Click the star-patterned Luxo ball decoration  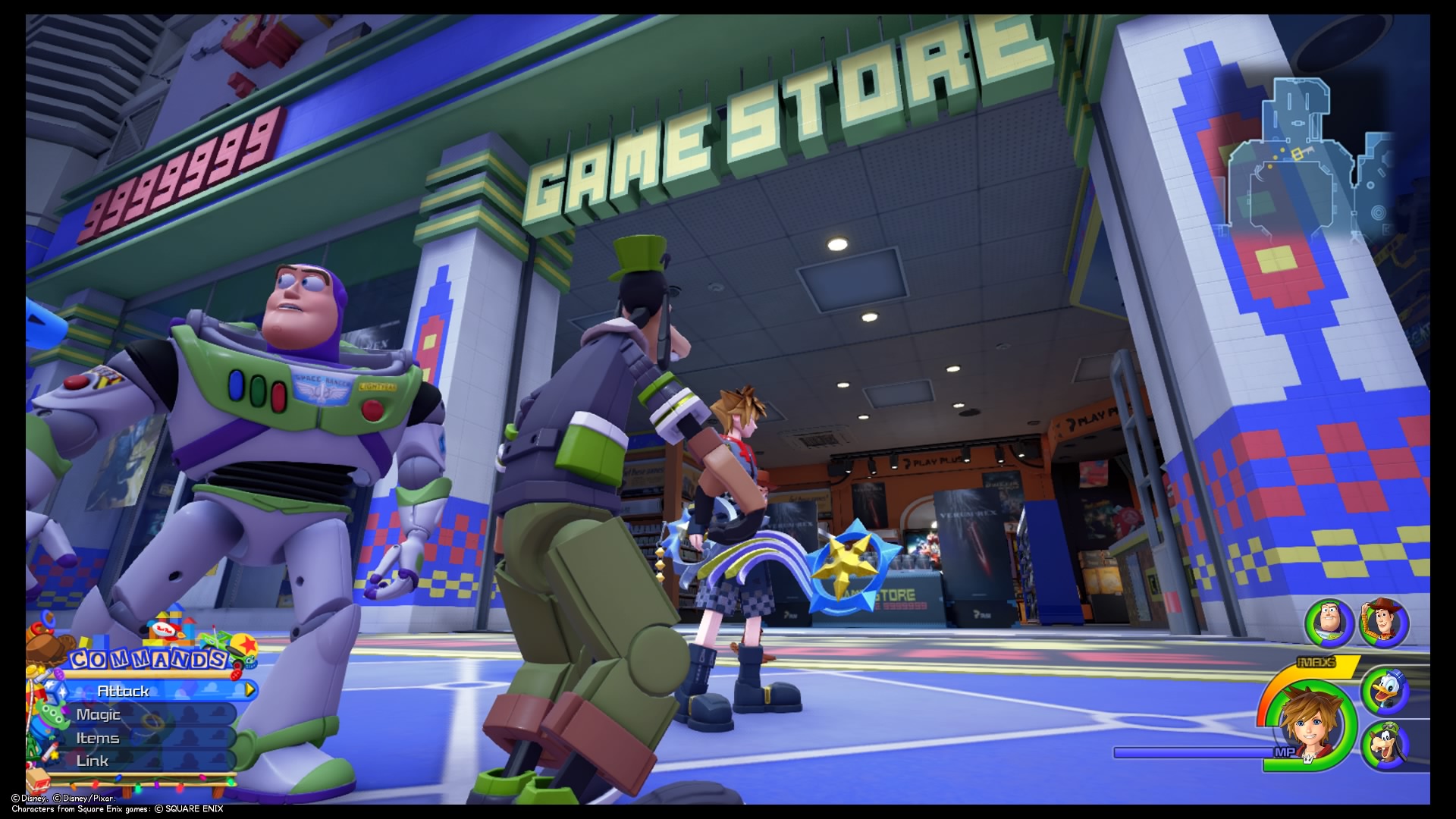point(243,646)
